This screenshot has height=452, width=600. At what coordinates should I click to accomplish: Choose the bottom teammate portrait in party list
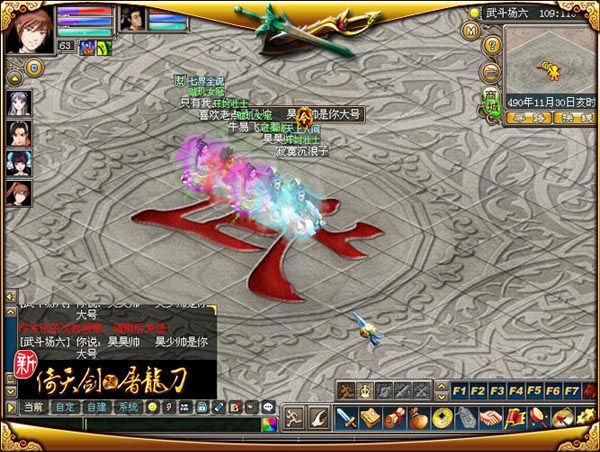[17, 193]
